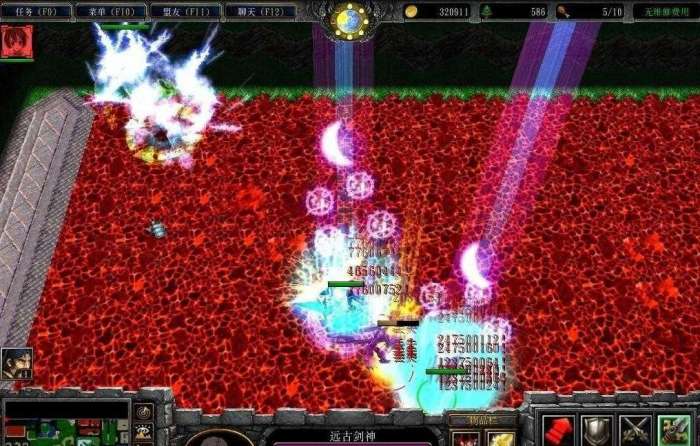Click the day-night clock at top center

tap(350, 20)
